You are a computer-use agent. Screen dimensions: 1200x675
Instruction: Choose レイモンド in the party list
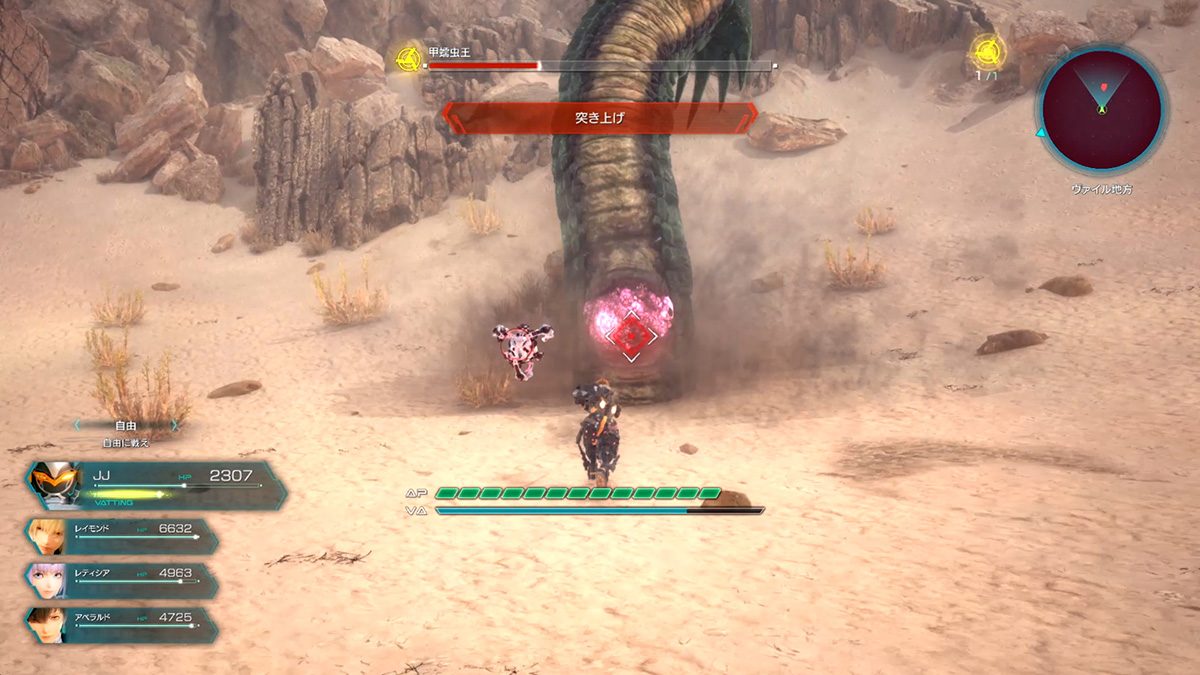pos(122,537)
